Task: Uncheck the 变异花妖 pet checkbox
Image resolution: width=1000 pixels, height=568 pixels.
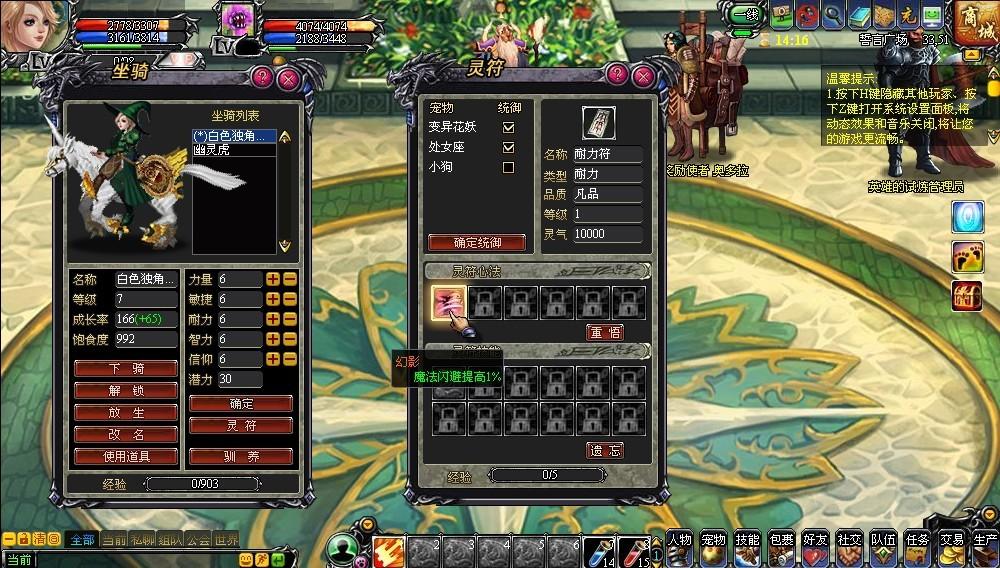Action: pyautogui.click(x=508, y=127)
